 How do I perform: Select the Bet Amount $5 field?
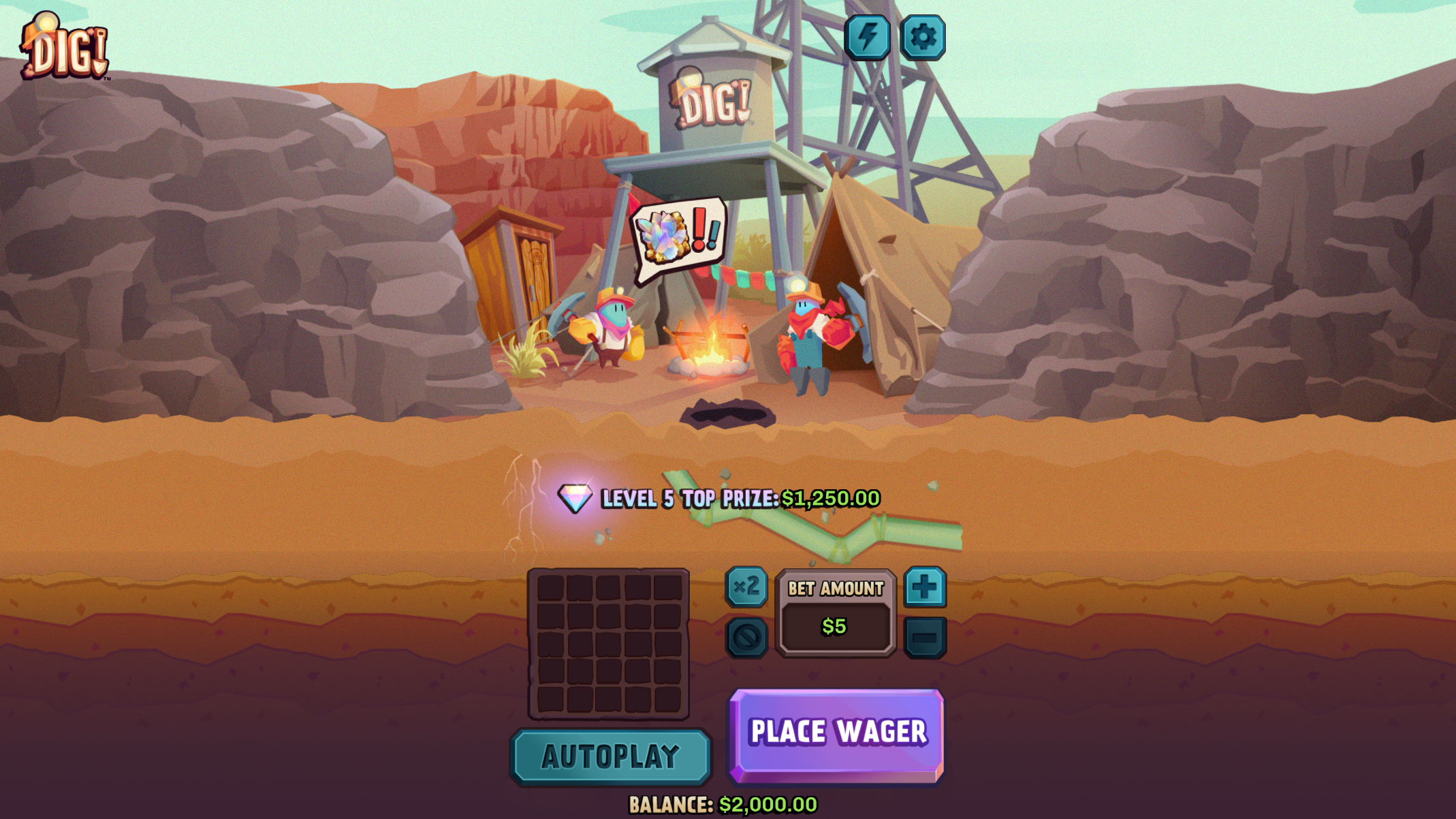point(835,626)
